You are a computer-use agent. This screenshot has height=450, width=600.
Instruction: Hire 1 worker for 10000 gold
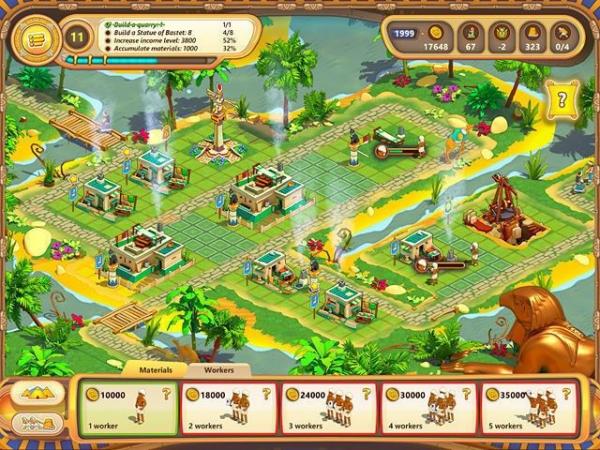point(126,408)
